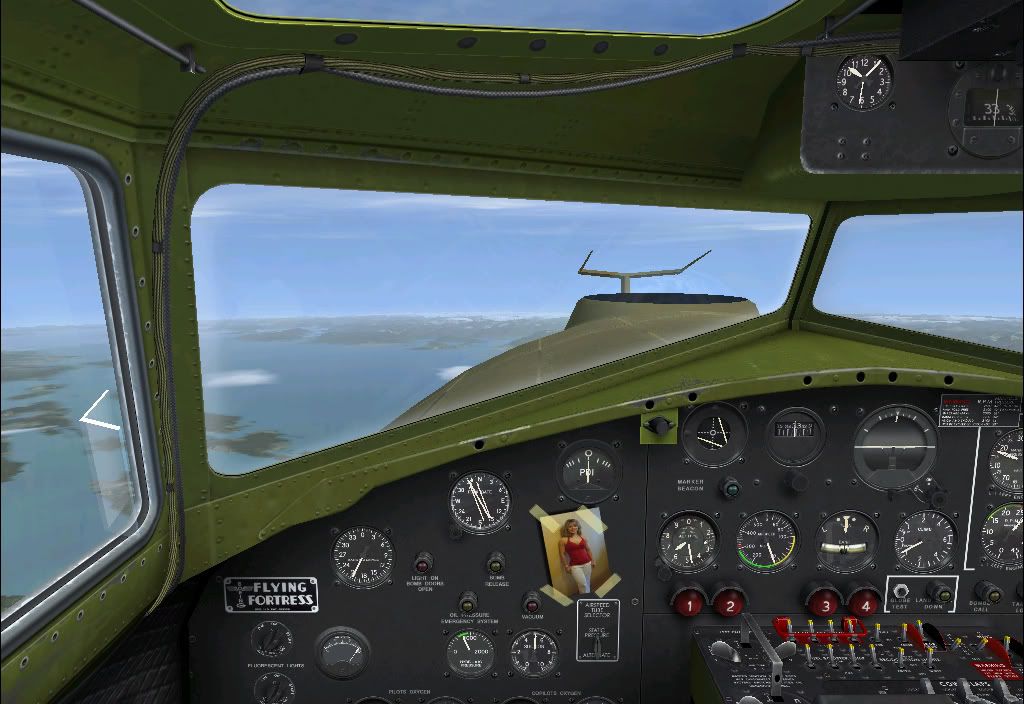The image size is (1024, 704).
Task: Push the red number 4 feathering button
Action: tap(865, 603)
